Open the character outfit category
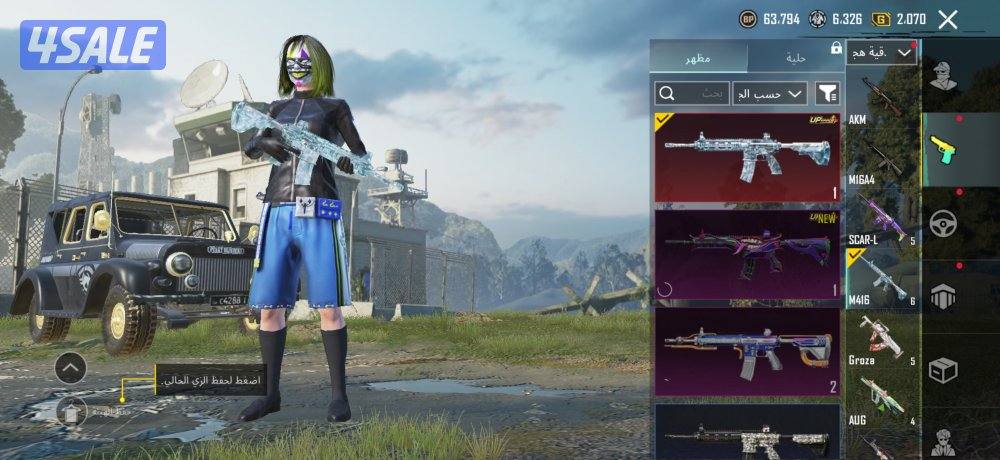The height and width of the screenshot is (460, 1000). point(943,75)
